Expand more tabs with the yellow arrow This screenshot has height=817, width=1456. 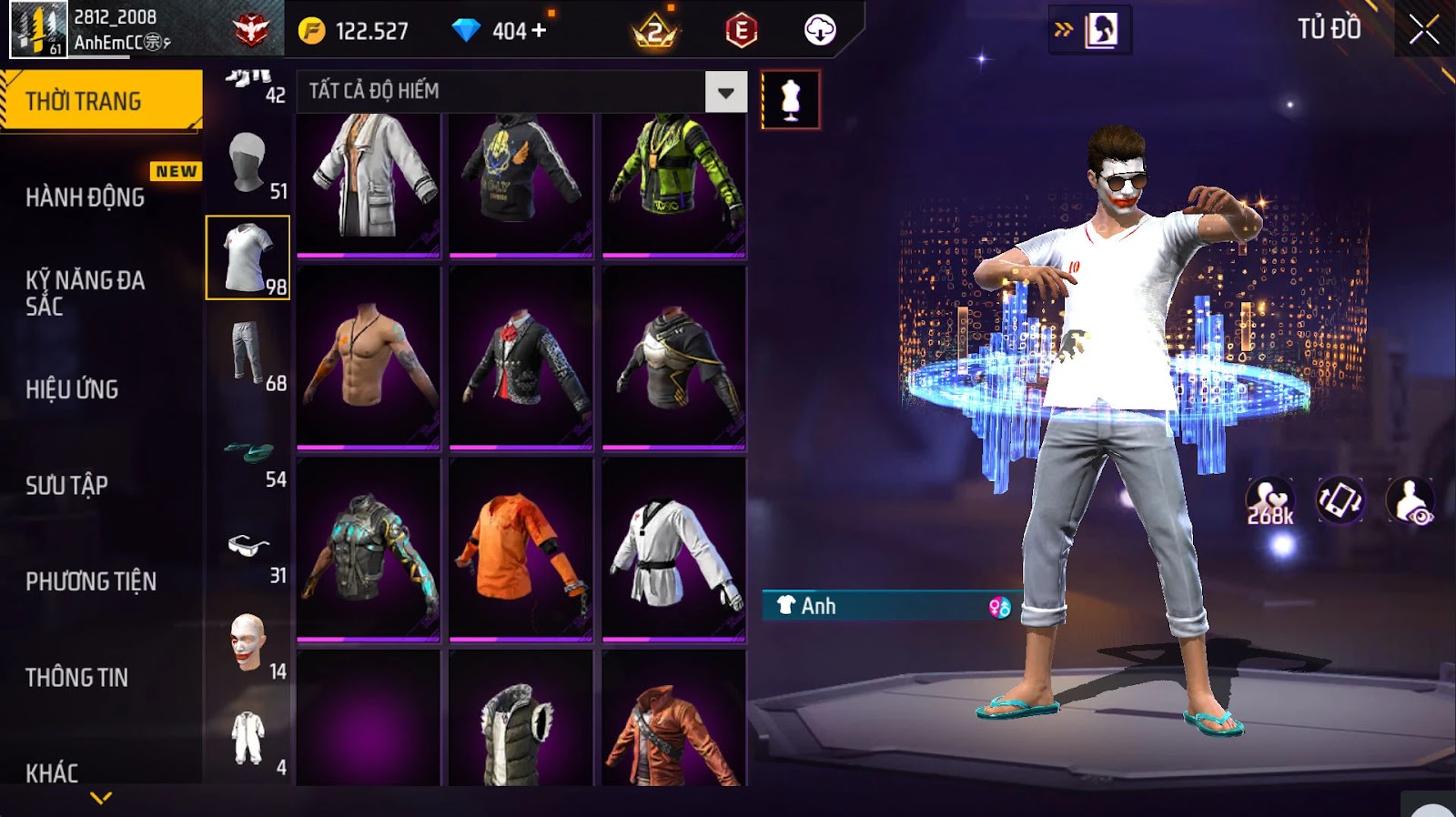[101, 798]
